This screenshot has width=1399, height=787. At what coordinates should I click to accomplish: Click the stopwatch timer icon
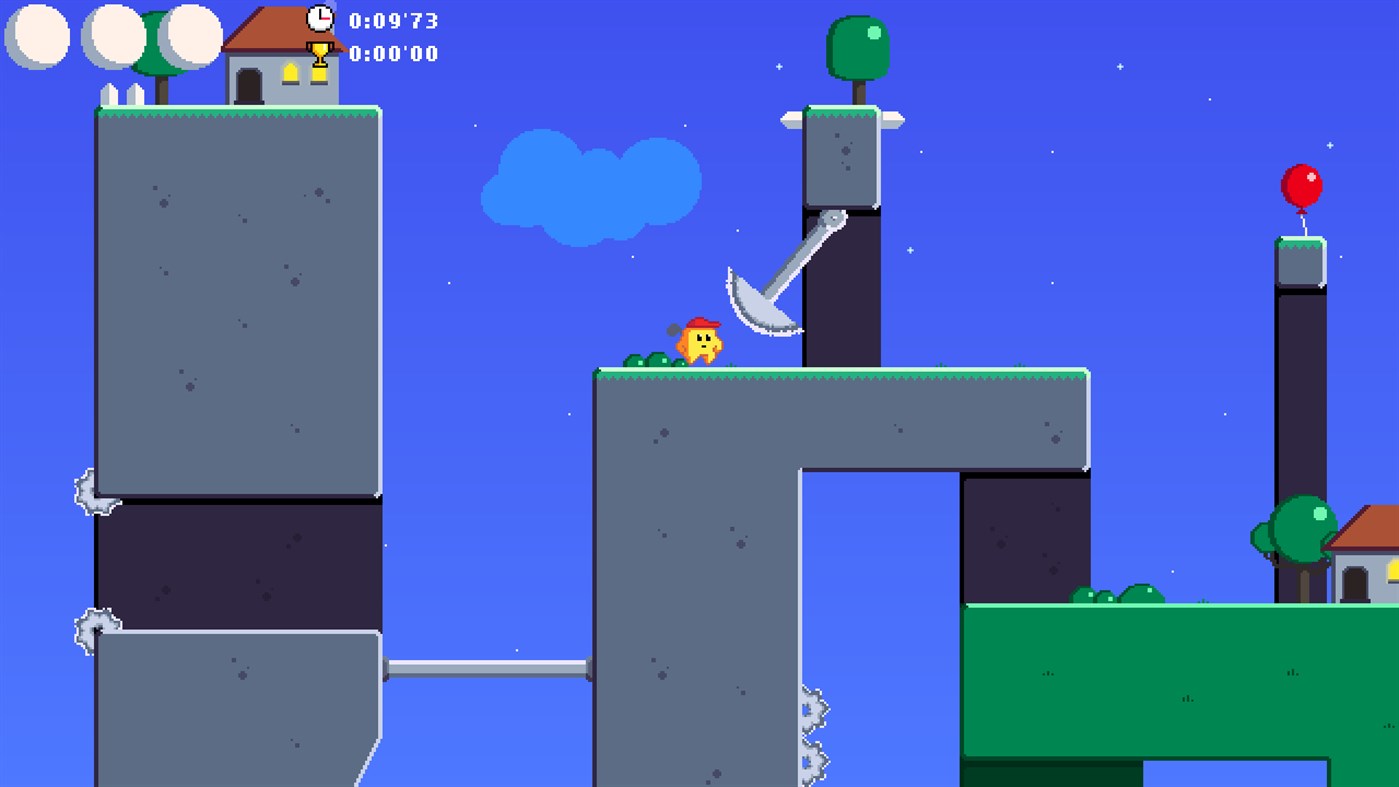[320, 17]
